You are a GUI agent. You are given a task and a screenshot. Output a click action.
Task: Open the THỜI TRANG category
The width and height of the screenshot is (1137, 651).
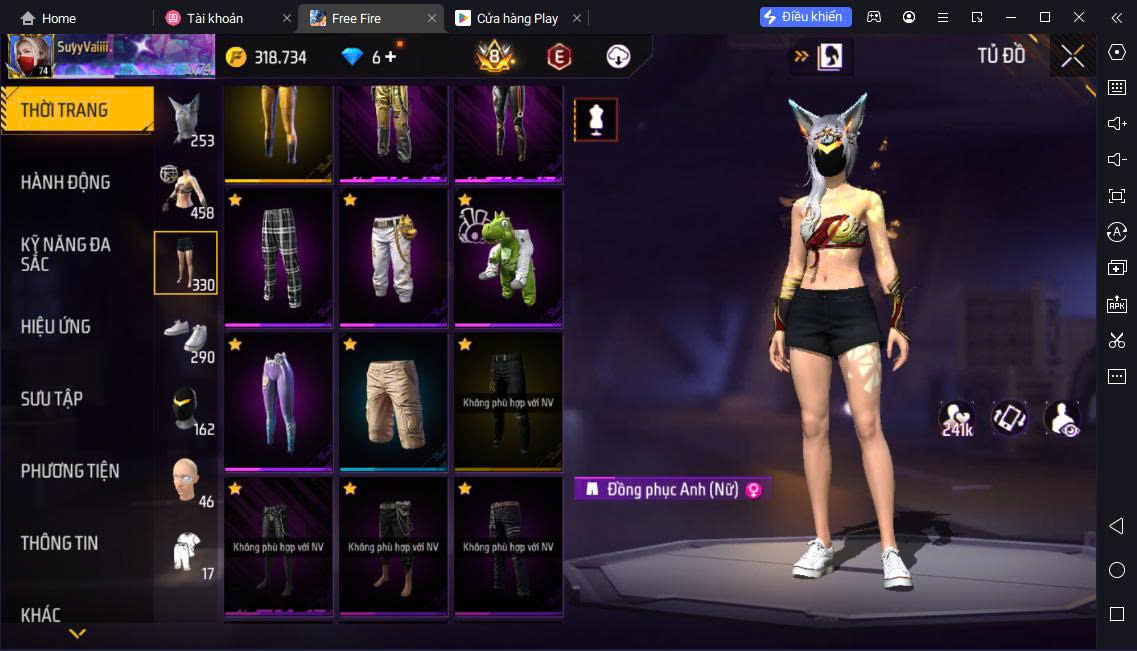coord(76,110)
